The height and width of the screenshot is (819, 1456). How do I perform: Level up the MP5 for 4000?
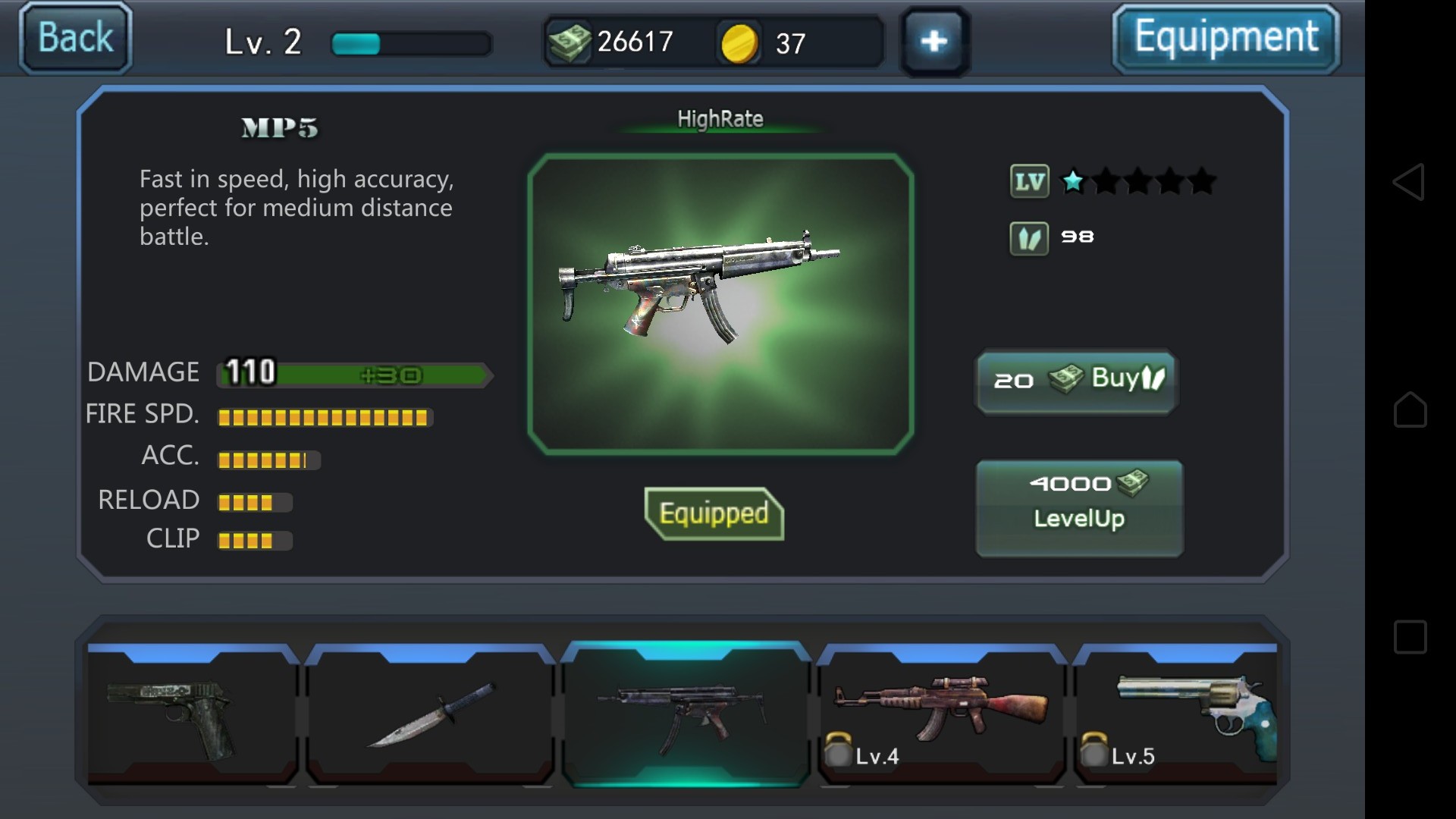1079,508
